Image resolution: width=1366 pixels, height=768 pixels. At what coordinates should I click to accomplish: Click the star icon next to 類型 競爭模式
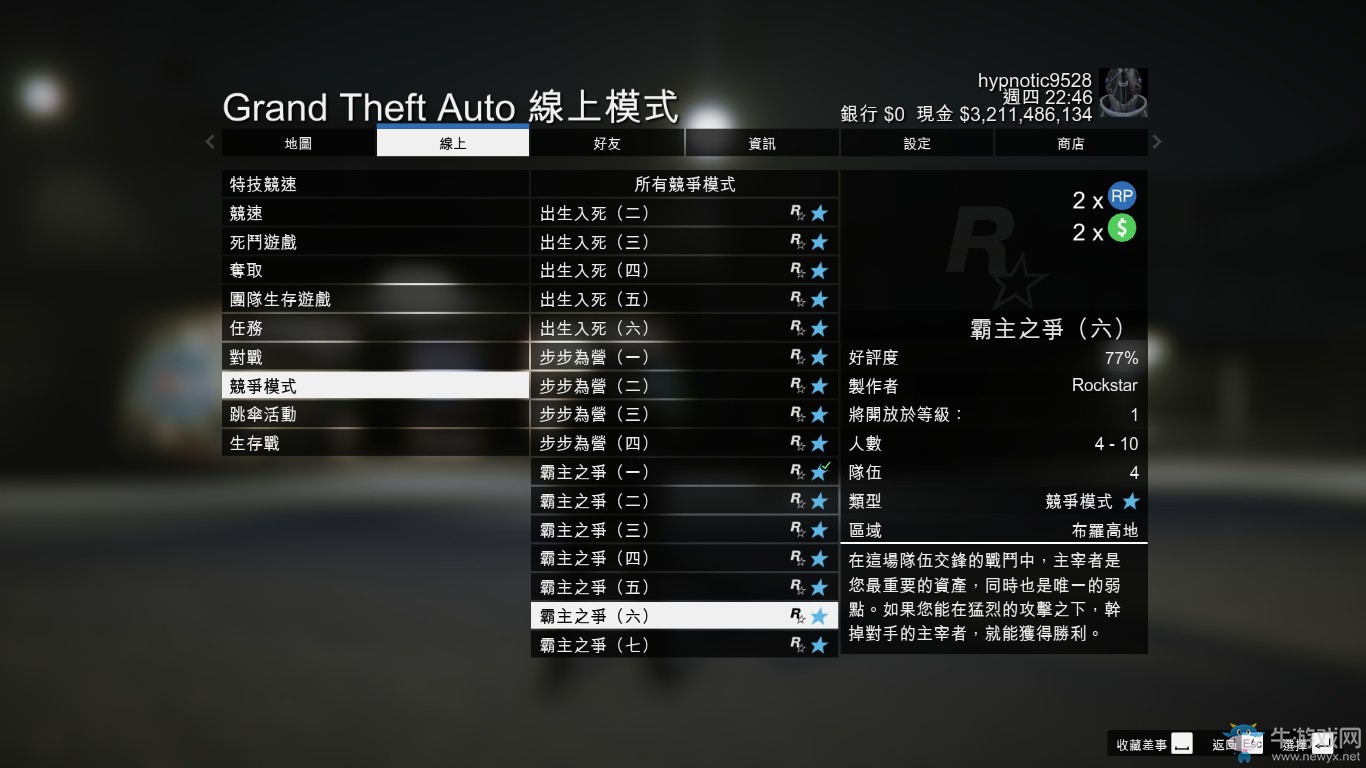click(x=1133, y=501)
